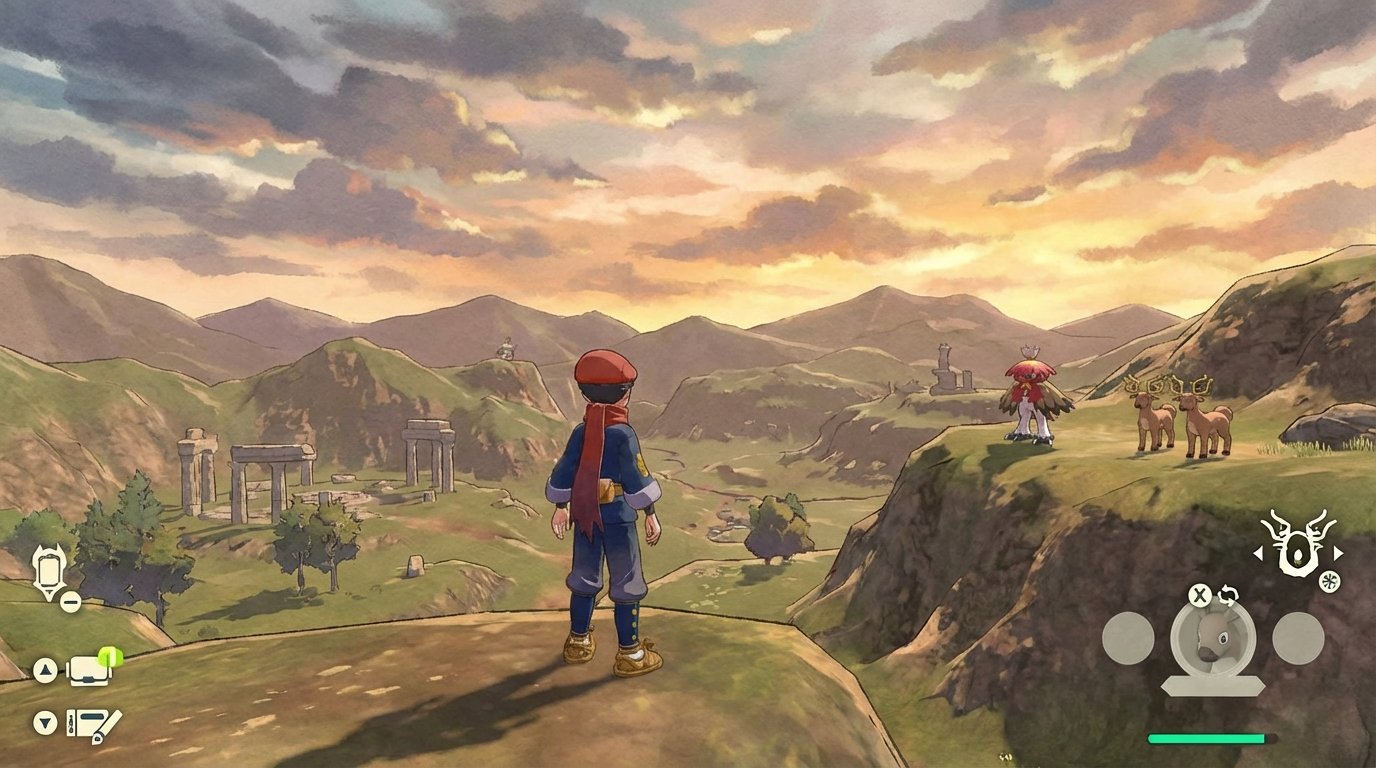Click the left gray circle beside the ball
Viewport: 1376px width, 768px height.
pos(1130,636)
